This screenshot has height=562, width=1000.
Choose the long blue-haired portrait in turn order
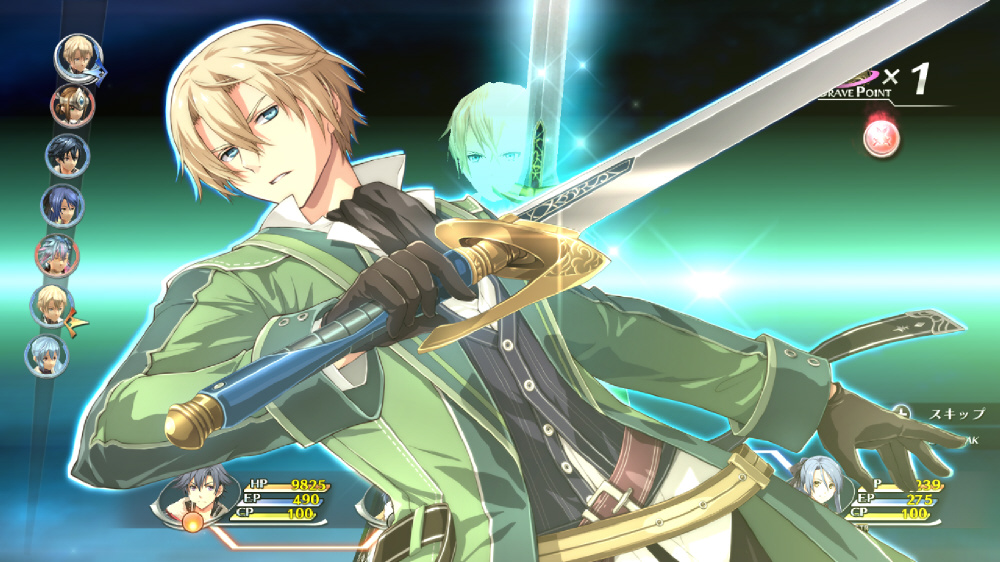coord(62,205)
